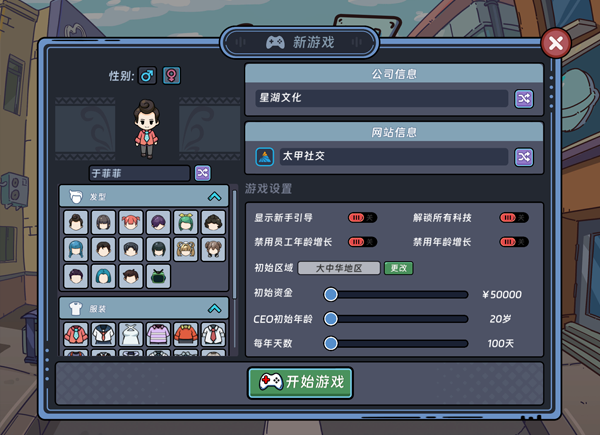Randomize the website name 太甲社交
The width and height of the screenshot is (600, 435).
(x=524, y=157)
